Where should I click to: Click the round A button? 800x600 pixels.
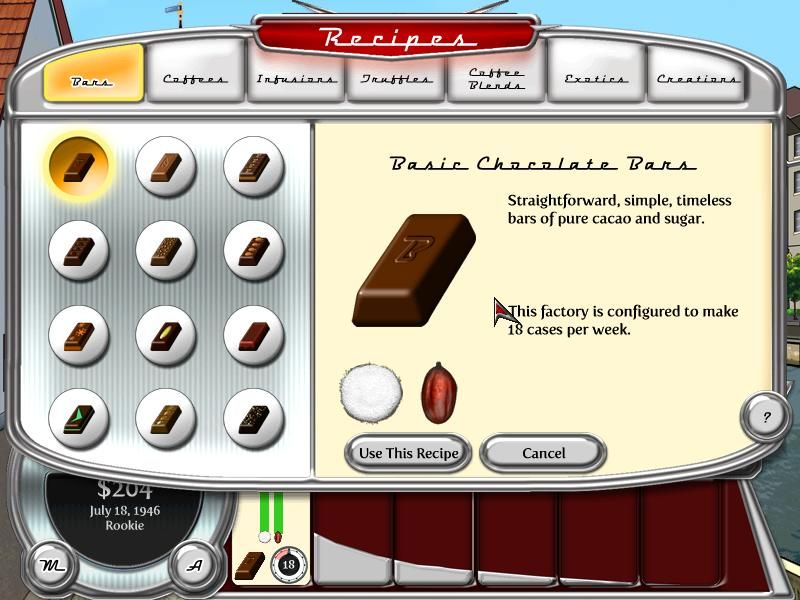click(x=196, y=565)
